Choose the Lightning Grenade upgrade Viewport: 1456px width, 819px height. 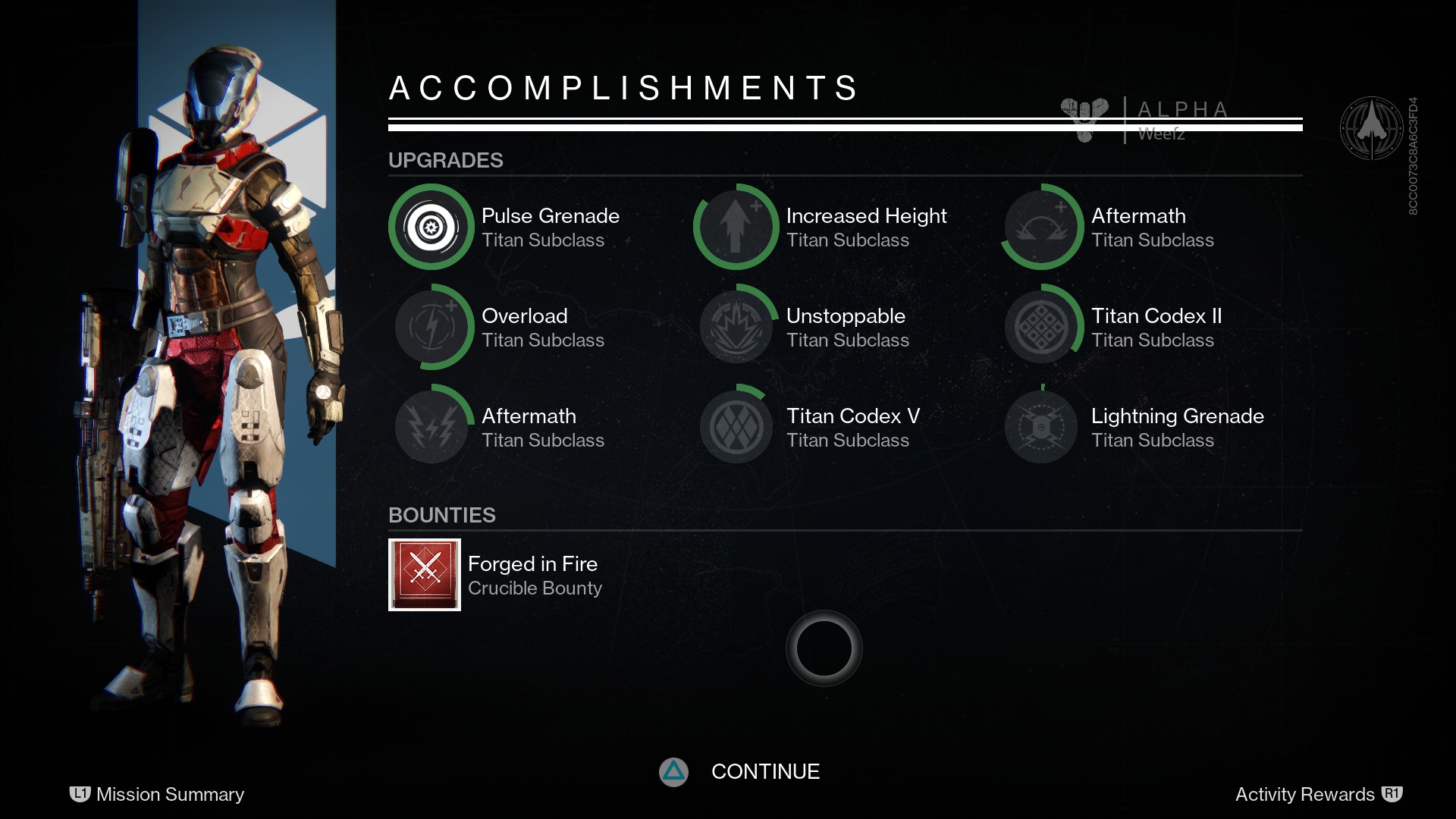click(1041, 427)
